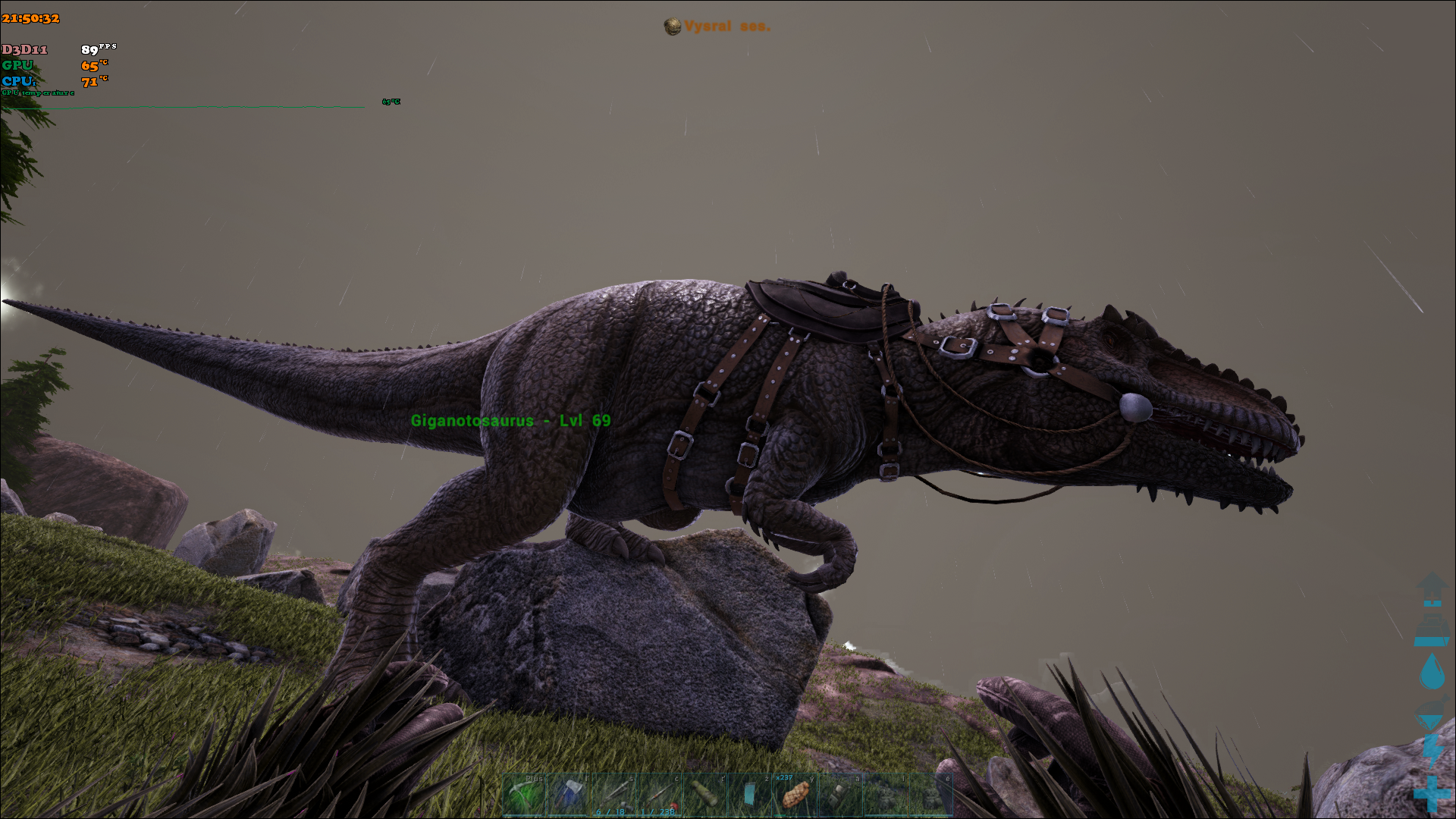Choose the weapon slot showing 6 / 18 ammo
This screenshot has width=1456, height=819.
coord(613,795)
